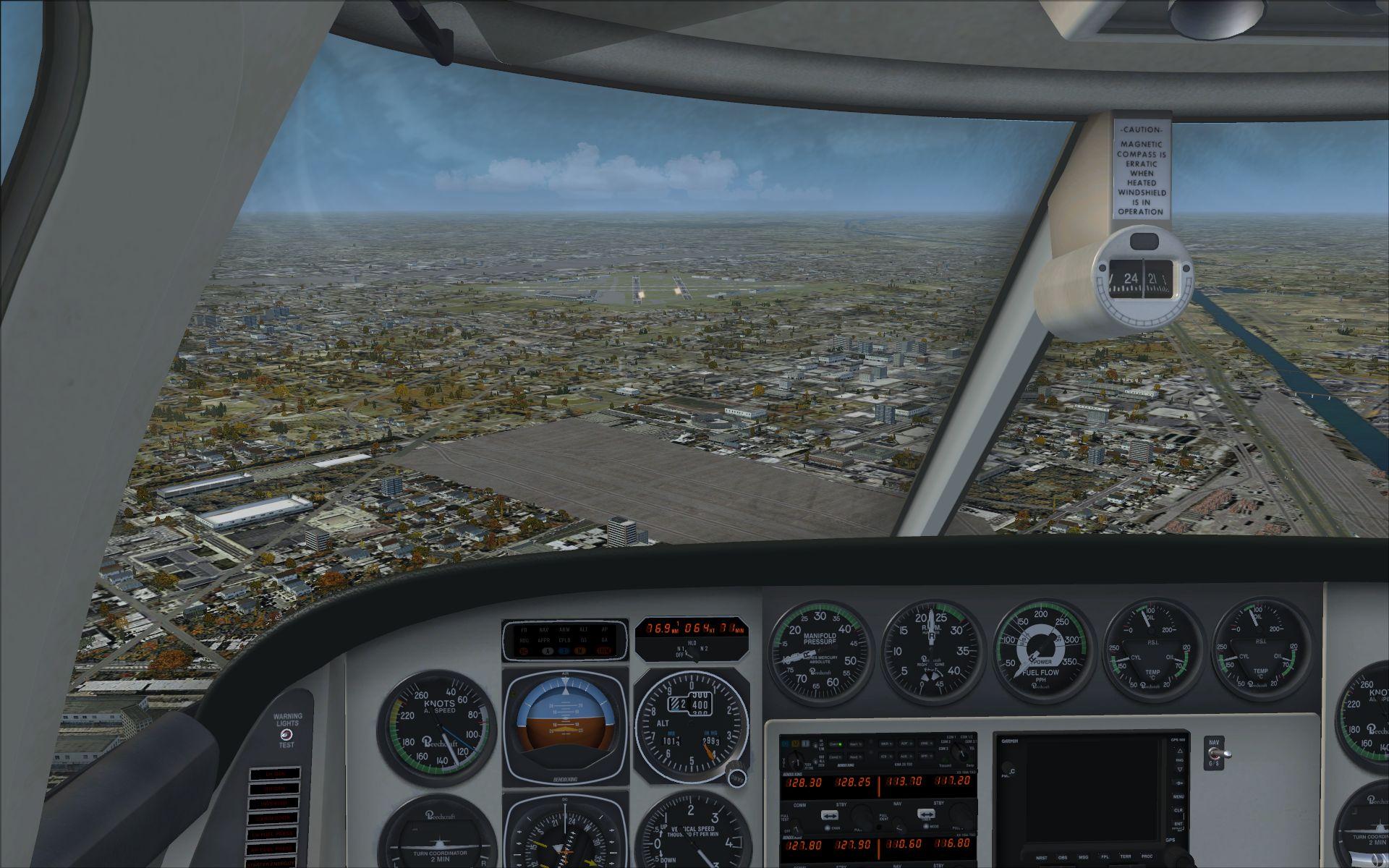This screenshot has width=1389, height=868.
Task: Click the CLR button on the GPS
Action: [x=1178, y=811]
